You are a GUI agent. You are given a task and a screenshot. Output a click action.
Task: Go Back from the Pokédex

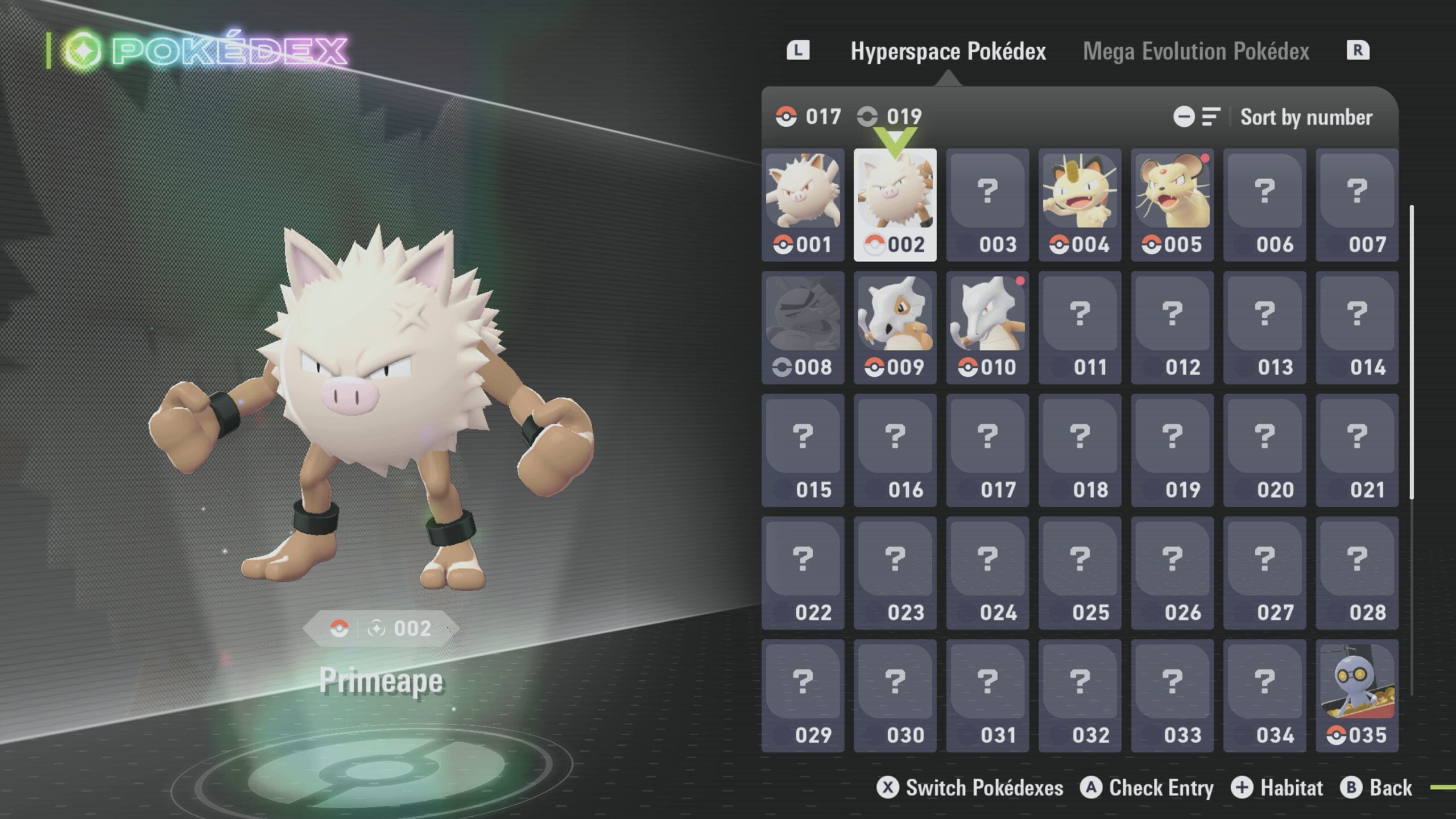[x=1377, y=788]
